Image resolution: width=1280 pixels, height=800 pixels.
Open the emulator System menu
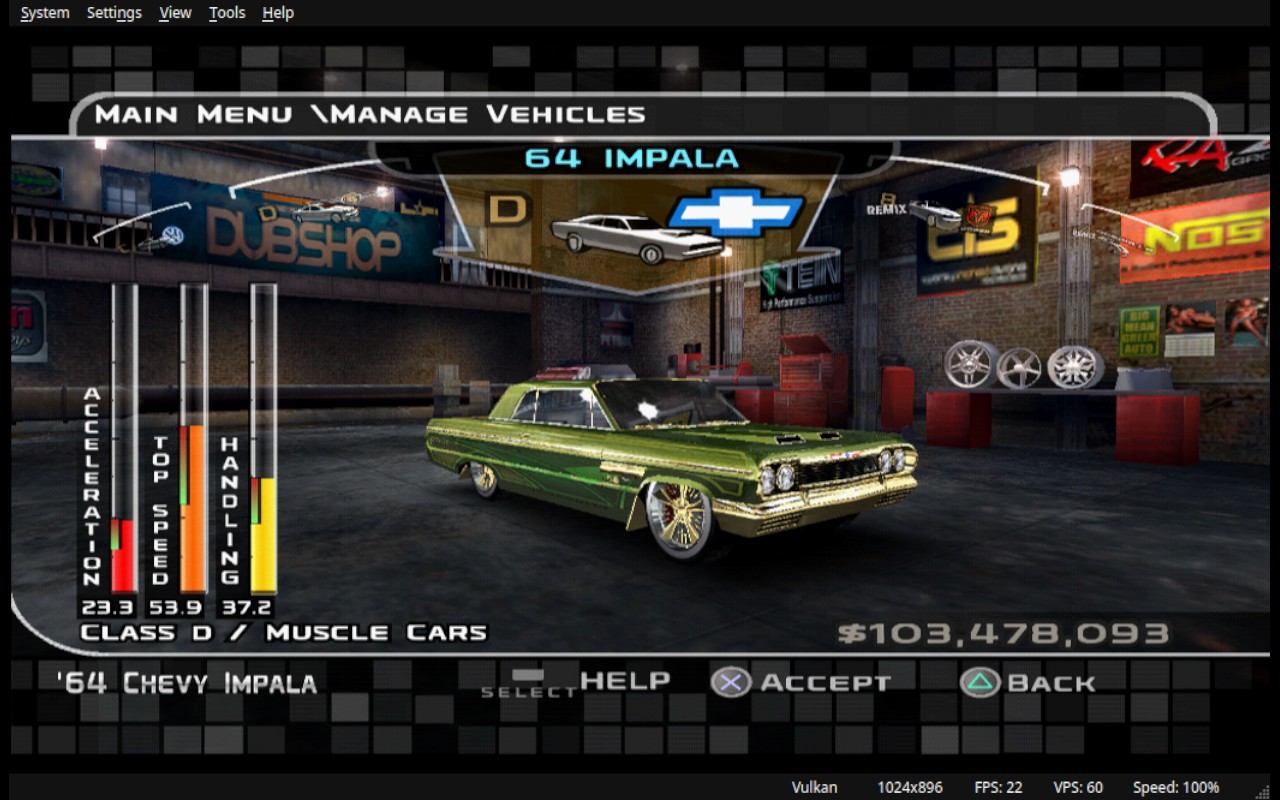coord(45,13)
